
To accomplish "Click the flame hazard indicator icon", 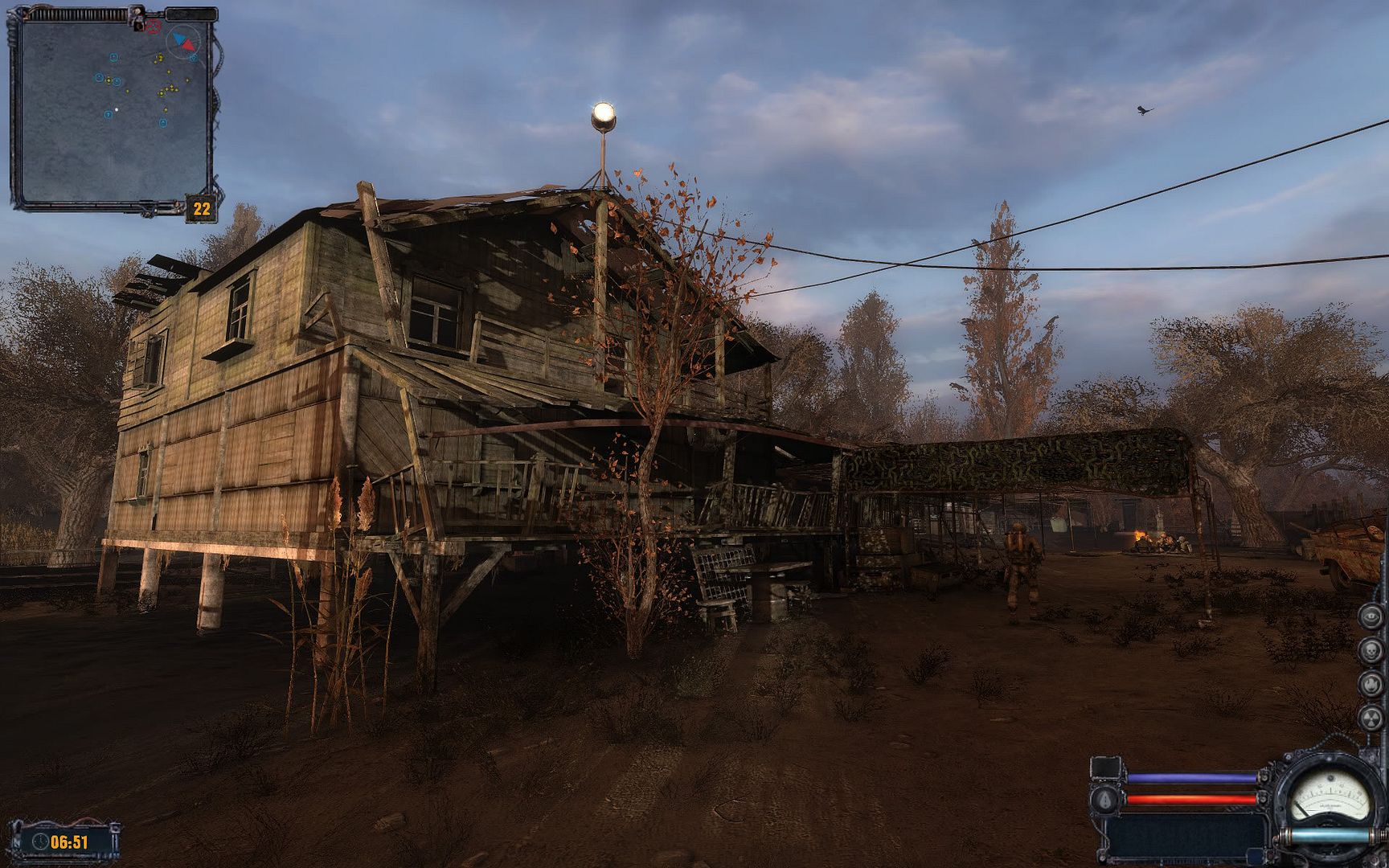I will click(x=1371, y=683).
